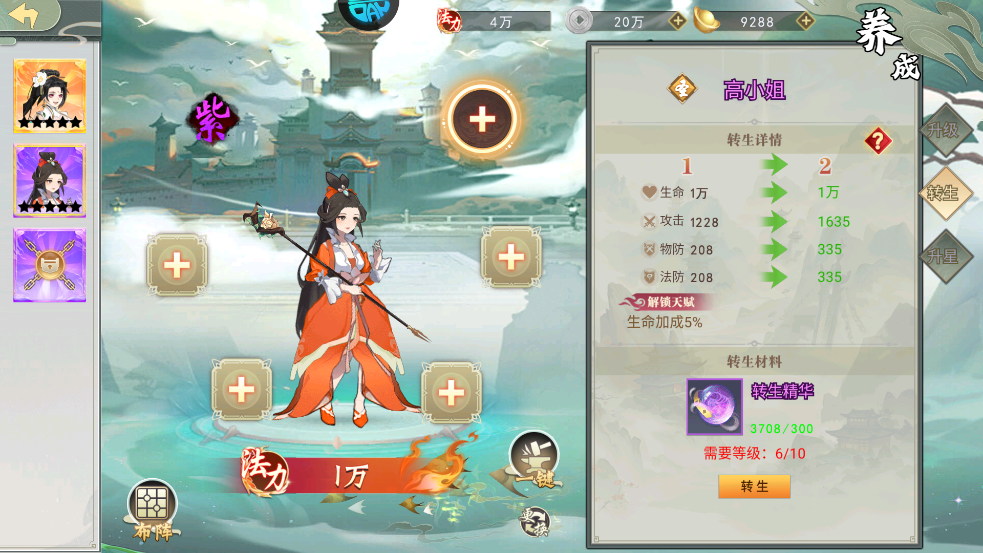
Task: Add gold ingots with plus button
Action: tap(804, 21)
